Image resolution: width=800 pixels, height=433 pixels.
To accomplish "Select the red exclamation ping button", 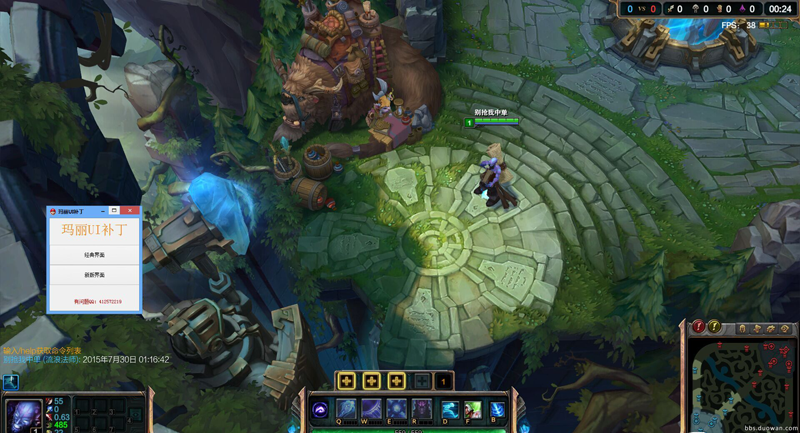I will [x=699, y=327].
